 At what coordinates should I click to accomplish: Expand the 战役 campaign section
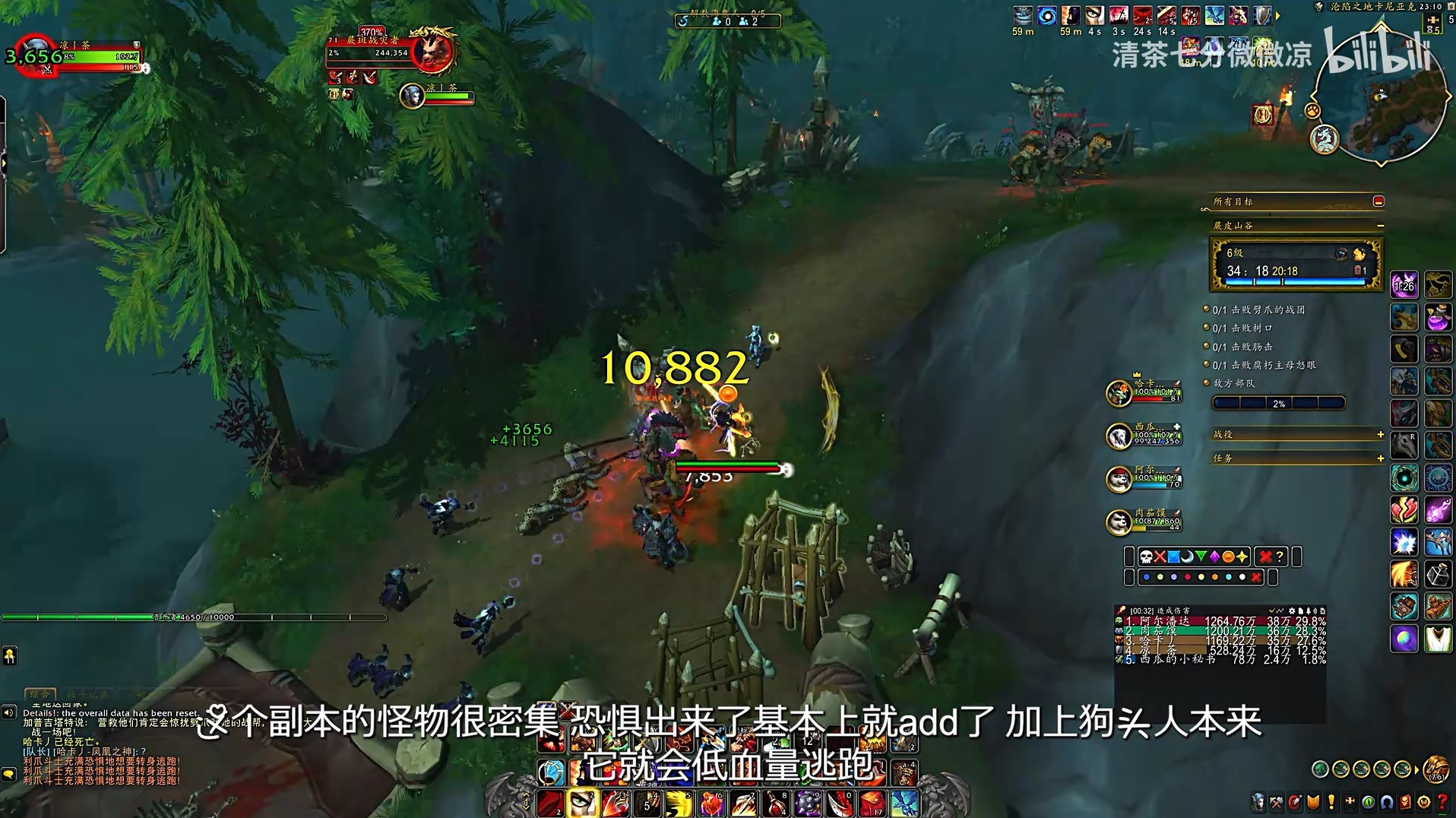(x=1380, y=436)
